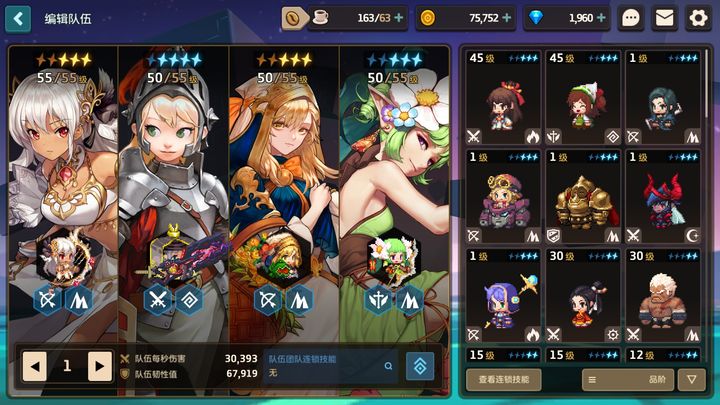This screenshot has height=405, width=720.
Task: Toggle sort order with the down triangle
Action: pos(691,379)
